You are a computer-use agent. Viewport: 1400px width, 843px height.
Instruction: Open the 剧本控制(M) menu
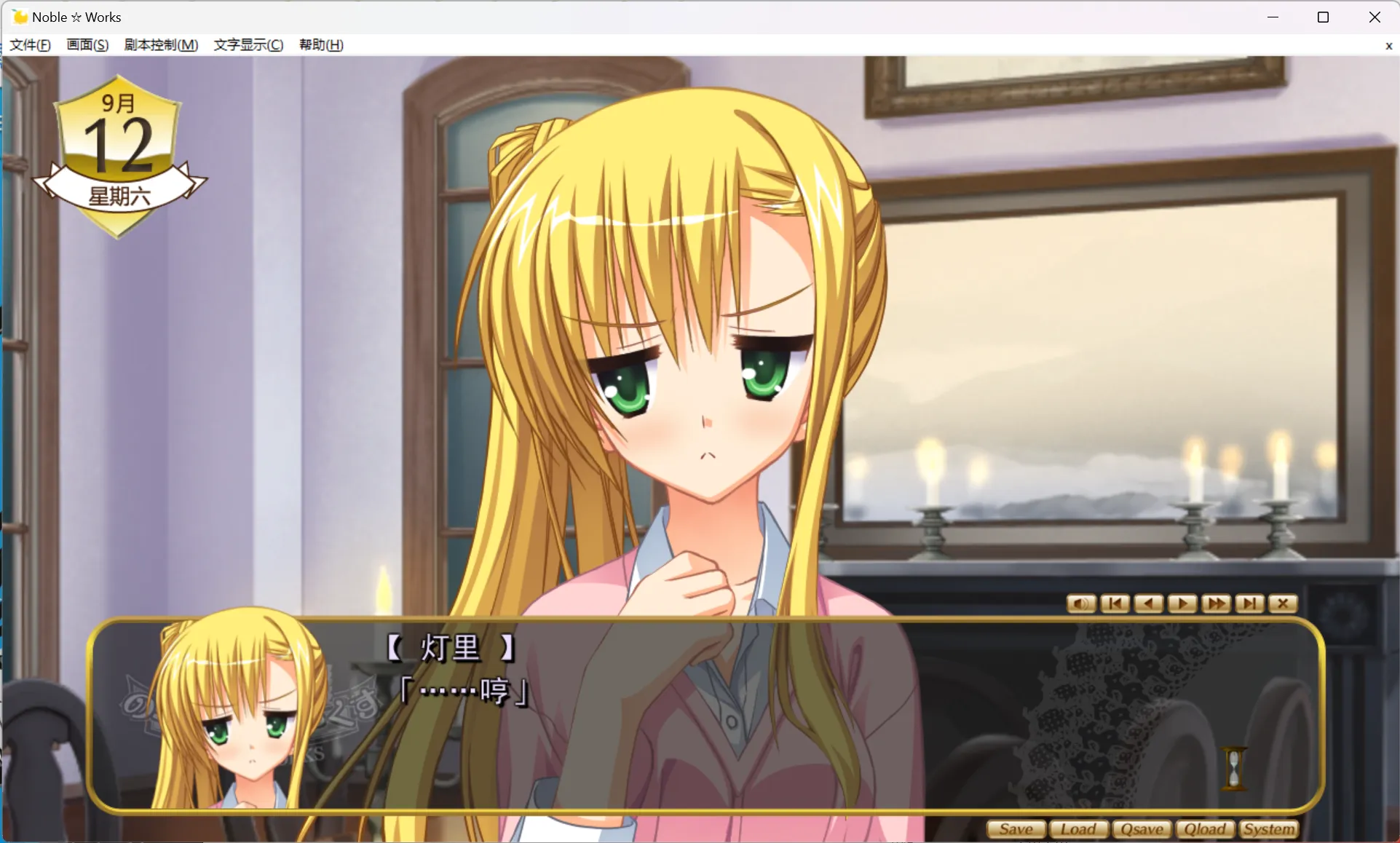(x=161, y=44)
